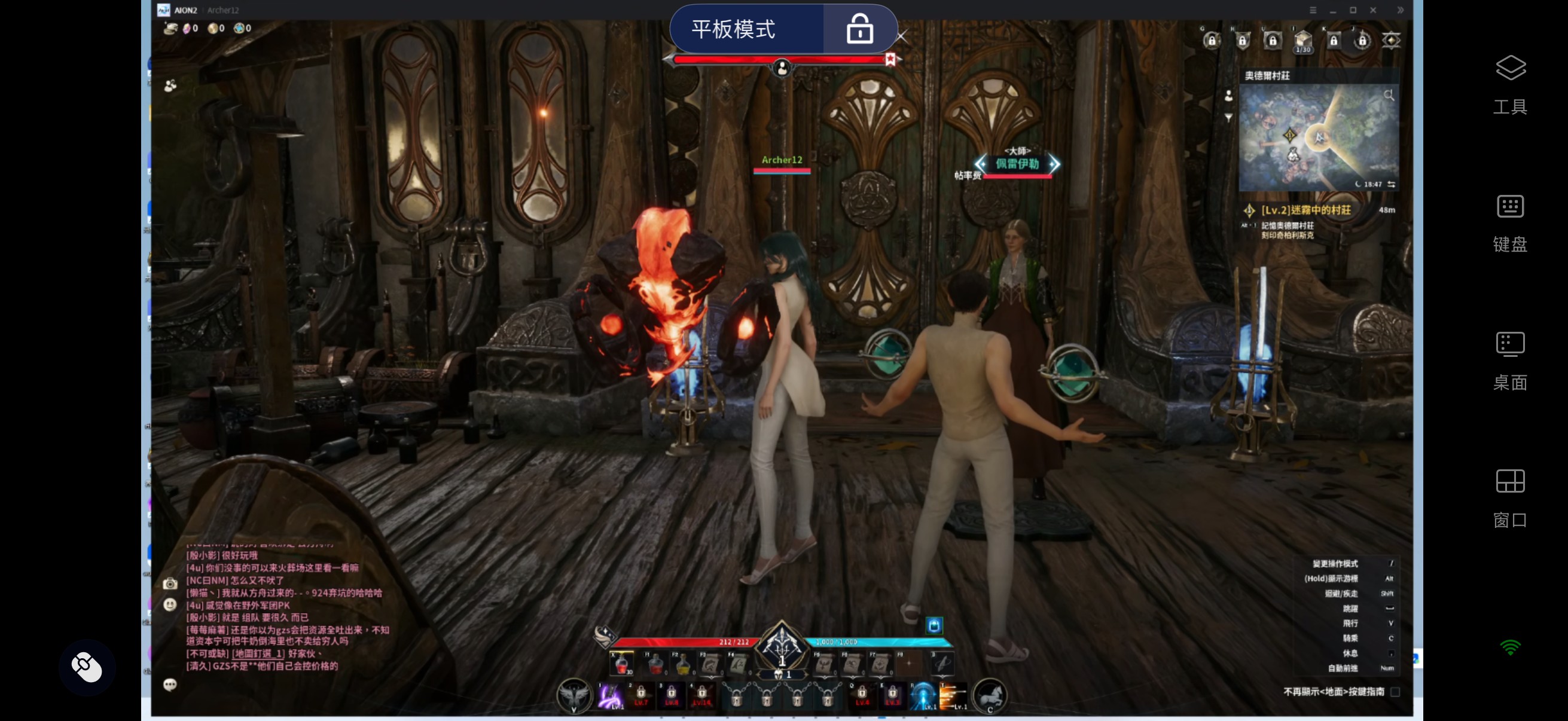Open the magnifier search on the minimap

(x=1389, y=94)
